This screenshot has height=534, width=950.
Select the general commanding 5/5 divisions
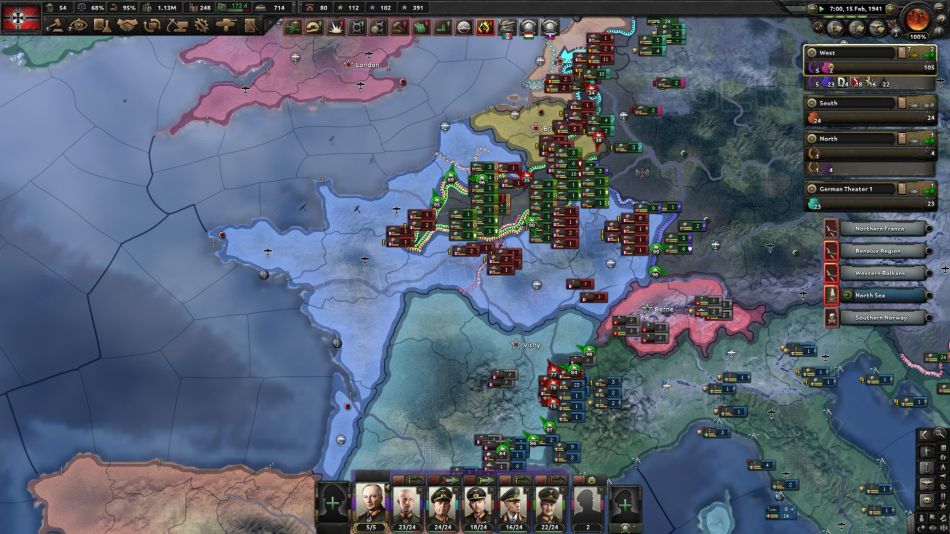(370, 500)
